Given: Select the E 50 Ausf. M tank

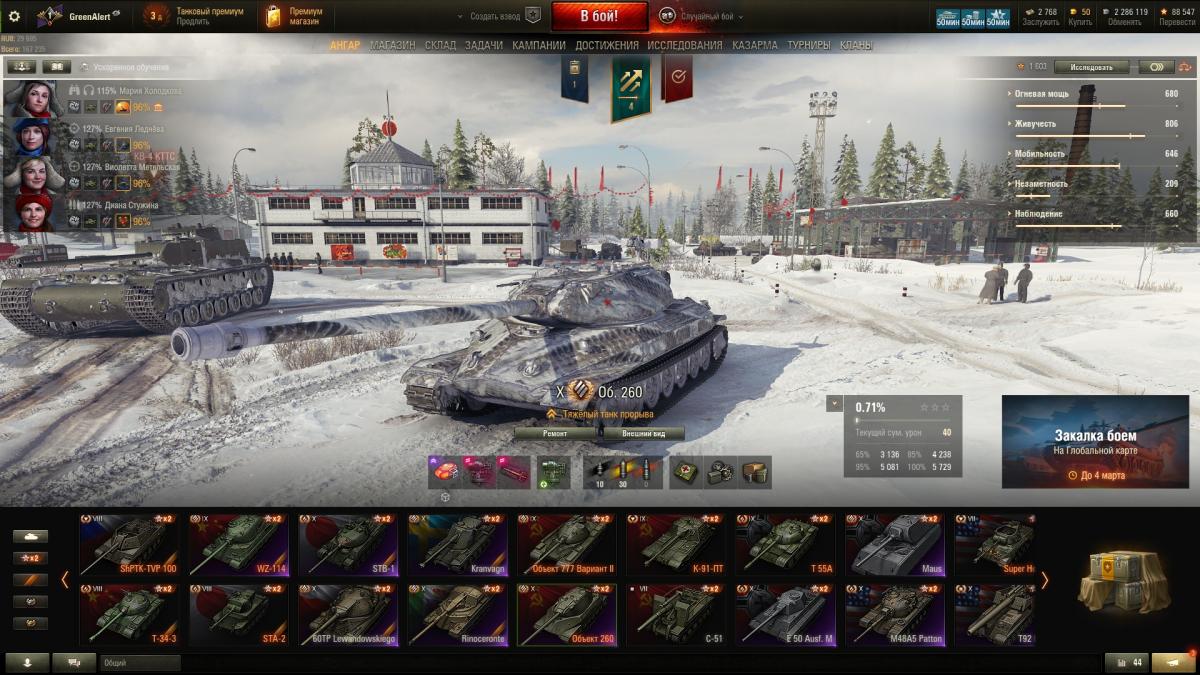Looking at the screenshot, I should tap(785, 615).
